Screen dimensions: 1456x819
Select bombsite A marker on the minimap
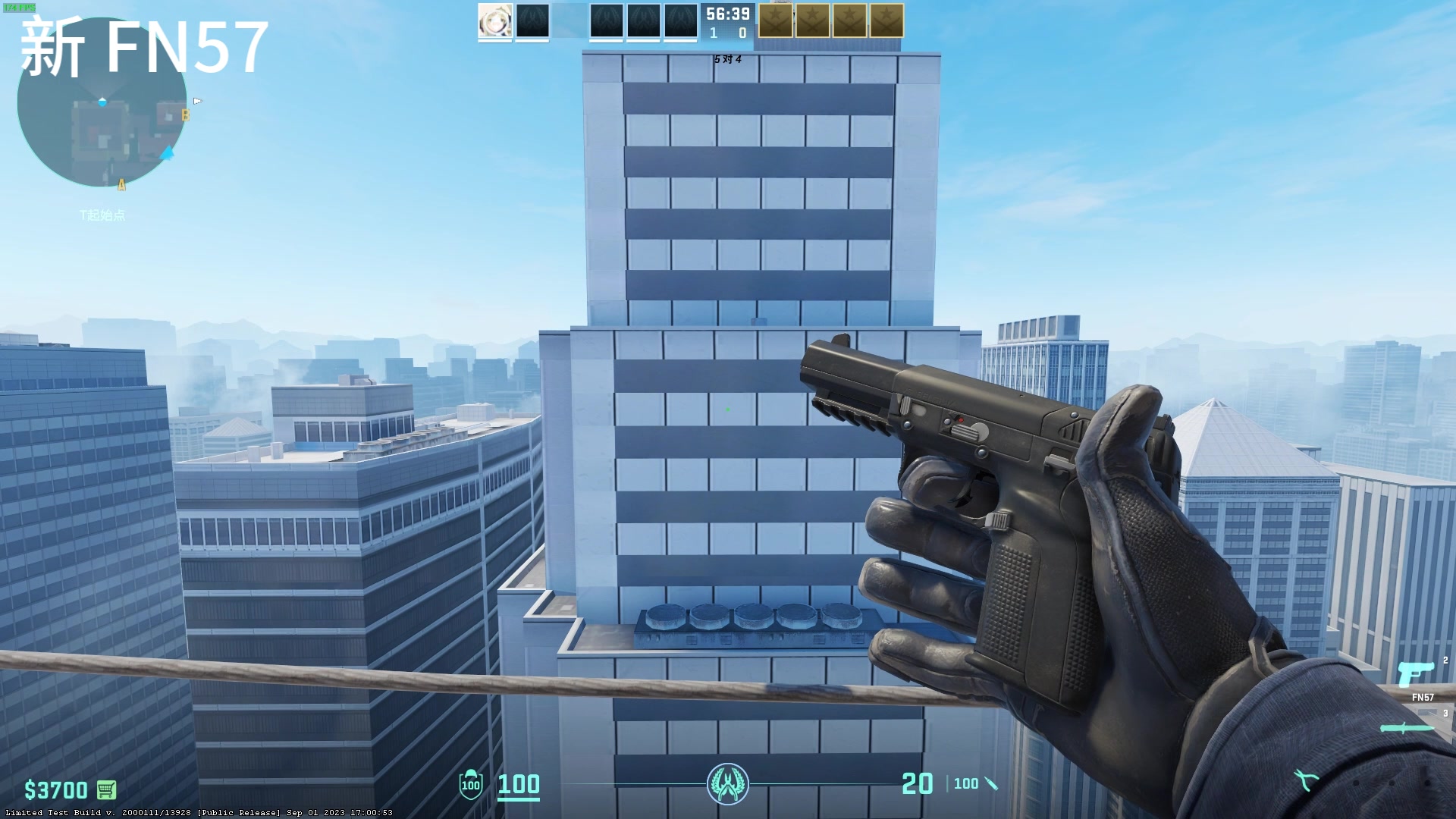point(121,183)
